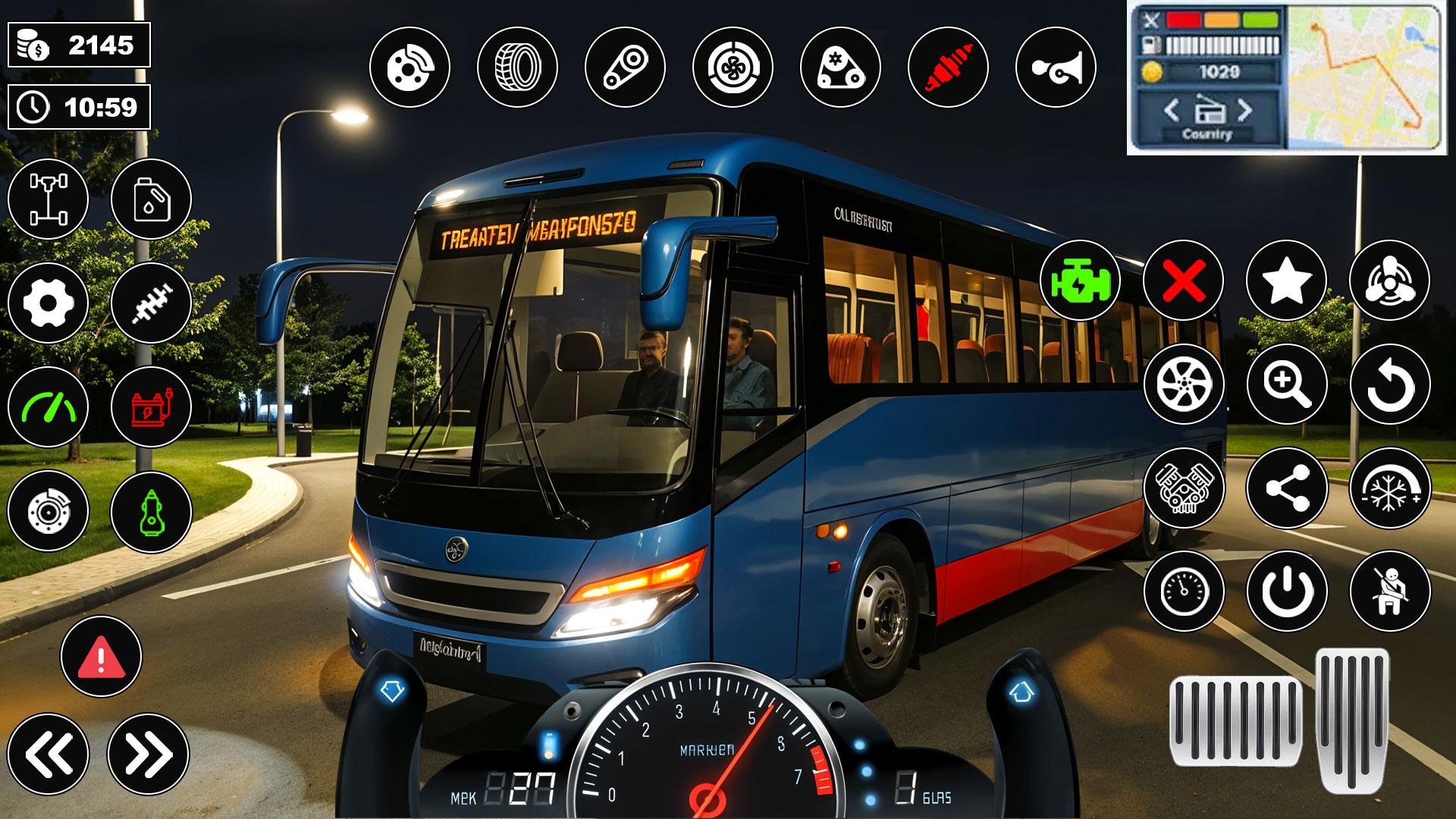Click the red X button
The height and width of the screenshot is (819, 1456).
point(1183,281)
